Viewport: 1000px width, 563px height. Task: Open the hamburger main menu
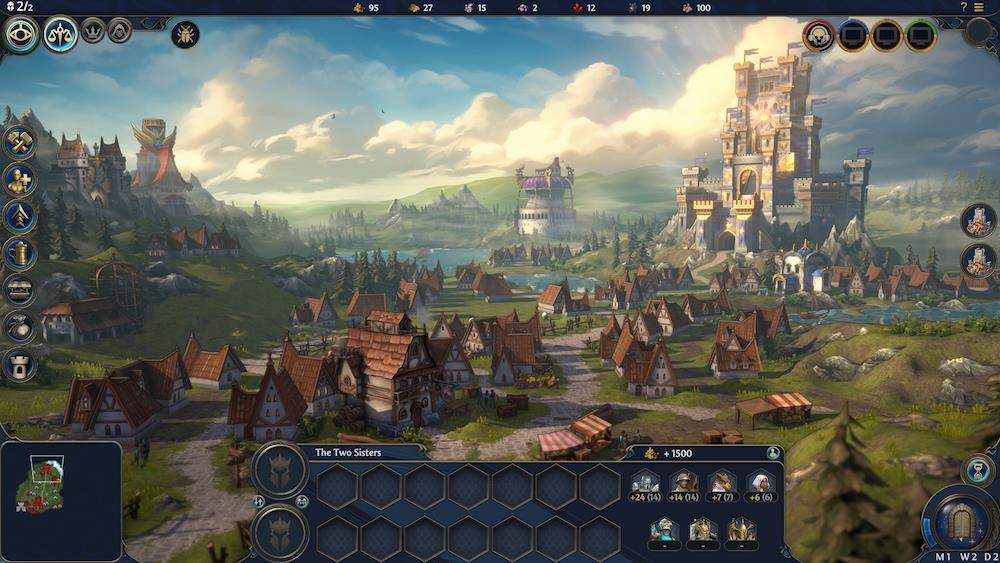point(980,7)
